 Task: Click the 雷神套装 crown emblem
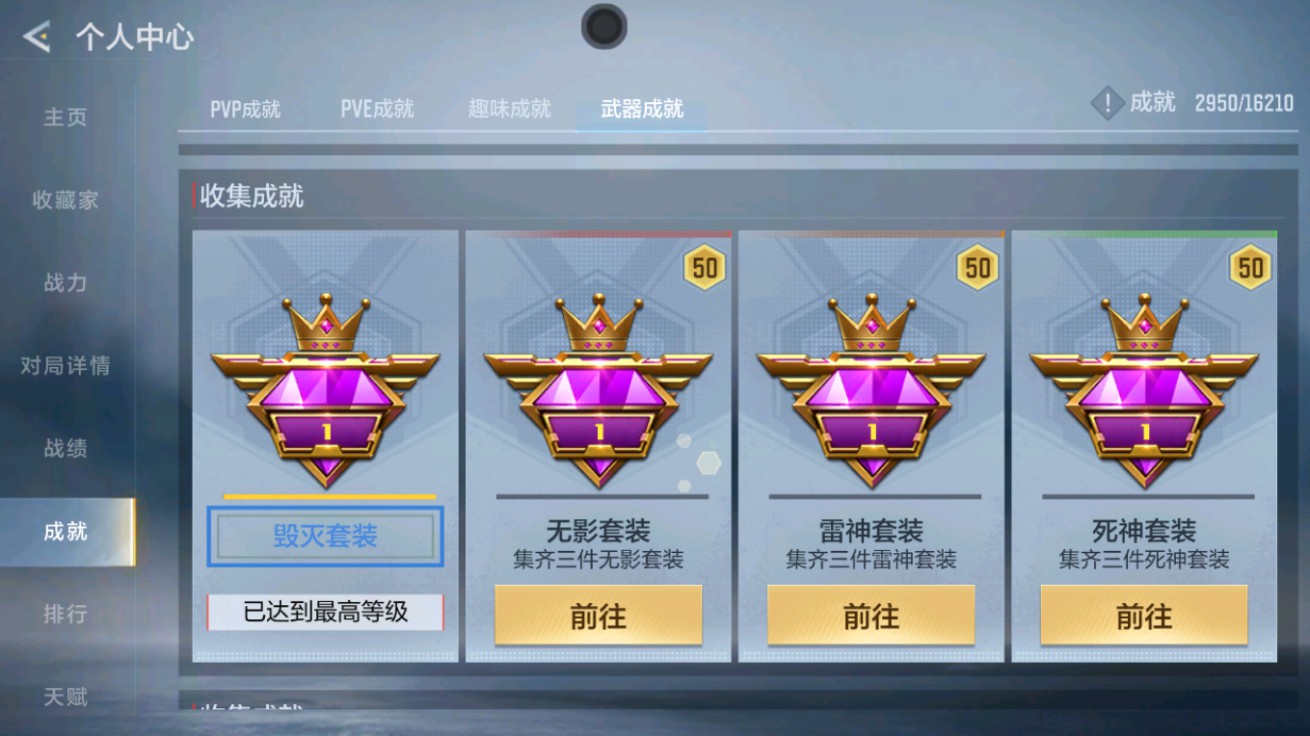pyautogui.click(x=872, y=390)
